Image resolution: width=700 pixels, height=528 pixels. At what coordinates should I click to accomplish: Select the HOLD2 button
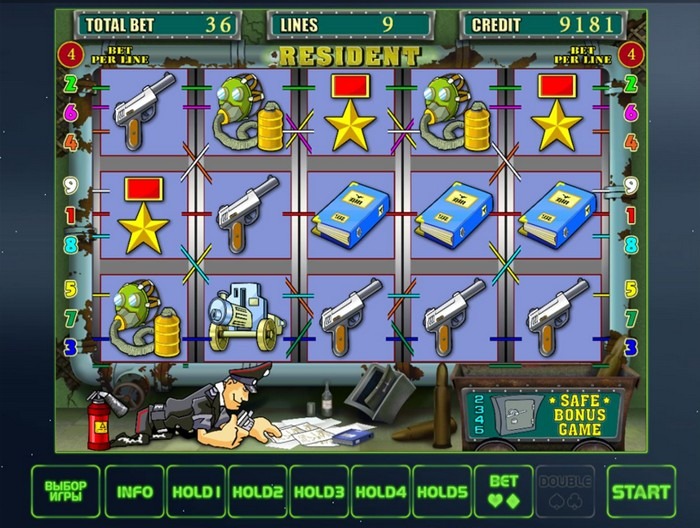[x=257, y=491]
